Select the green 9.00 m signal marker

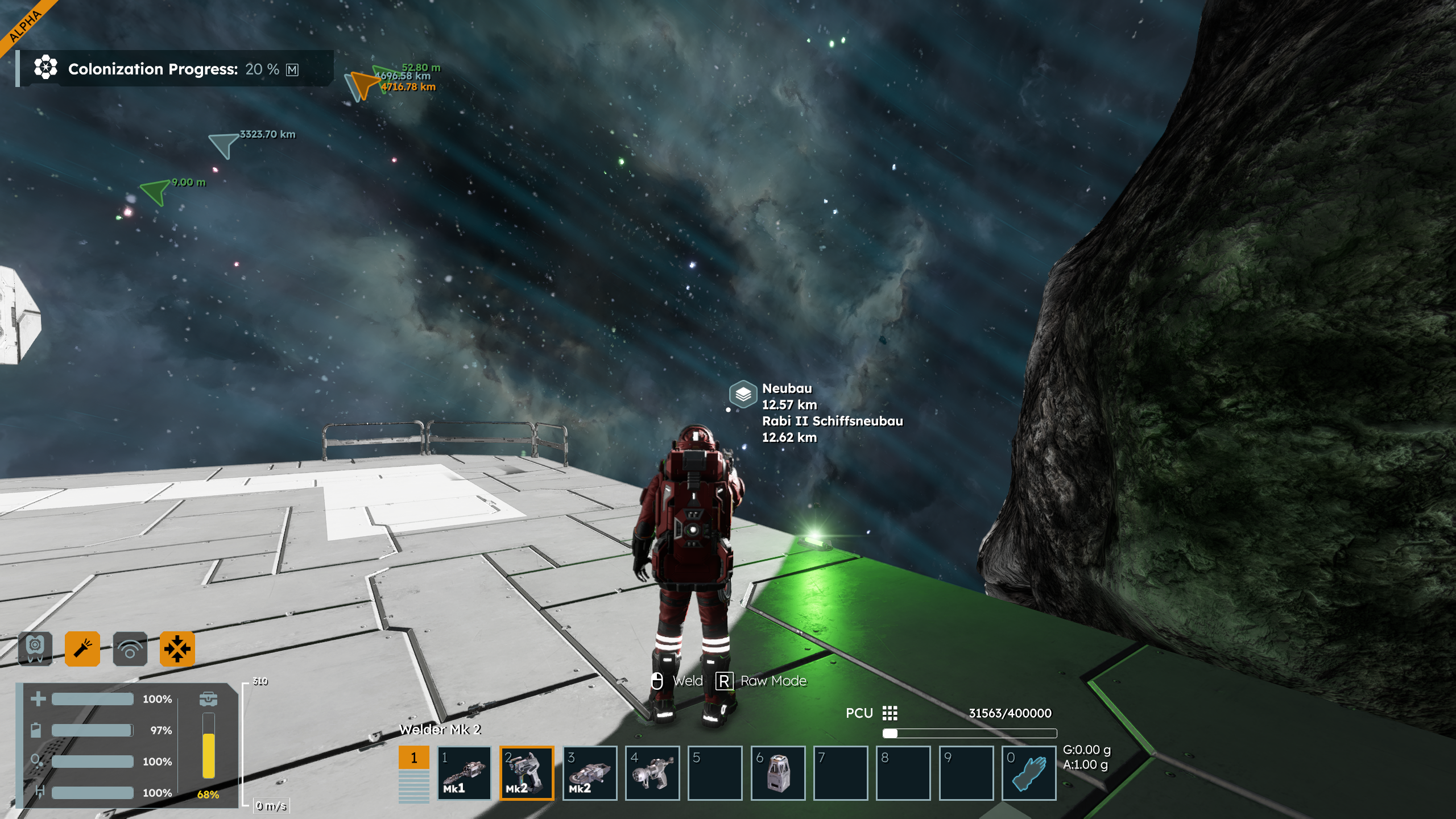[155, 191]
